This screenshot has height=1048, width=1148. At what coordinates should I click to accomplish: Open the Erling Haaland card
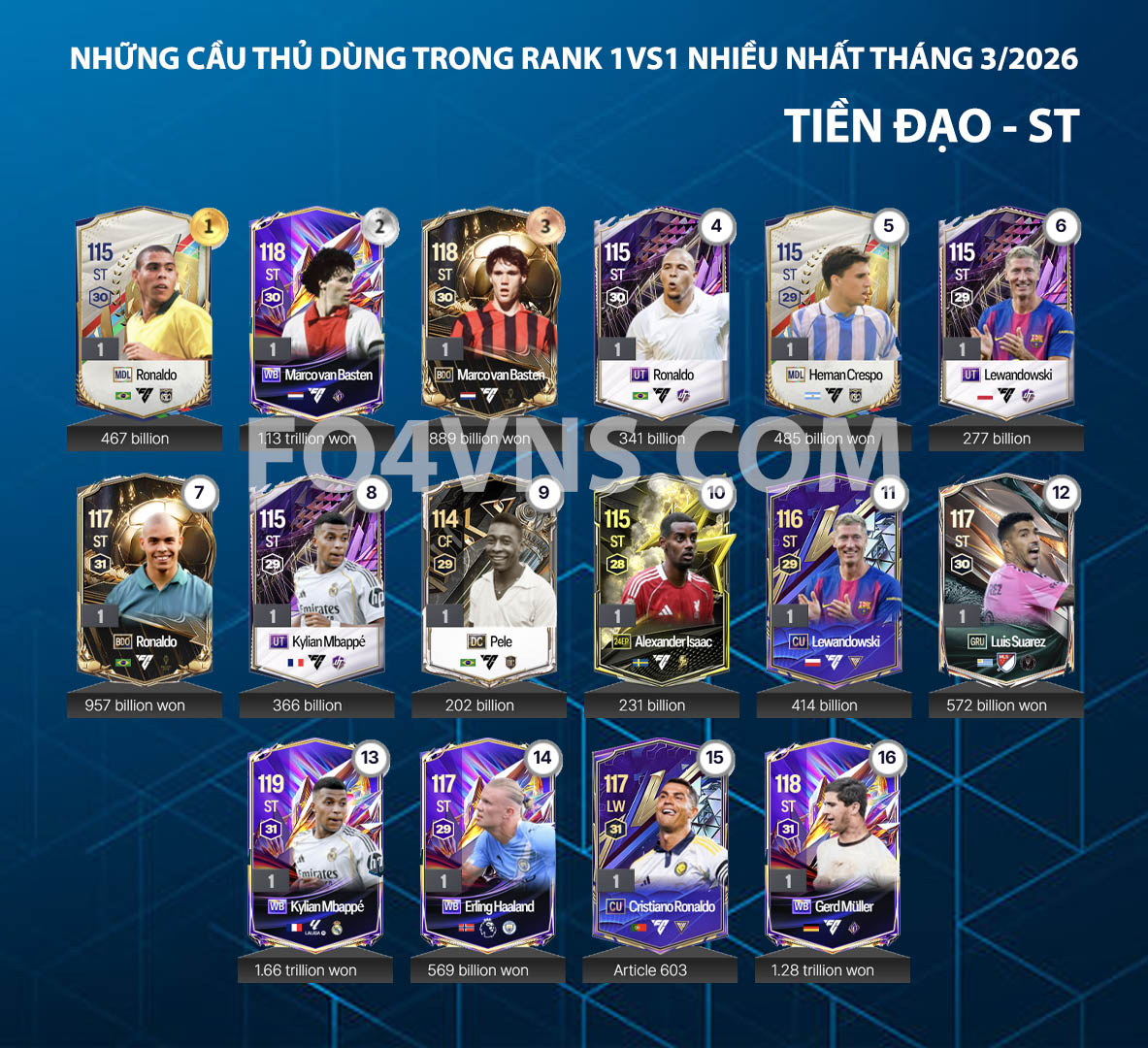coord(488,842)
